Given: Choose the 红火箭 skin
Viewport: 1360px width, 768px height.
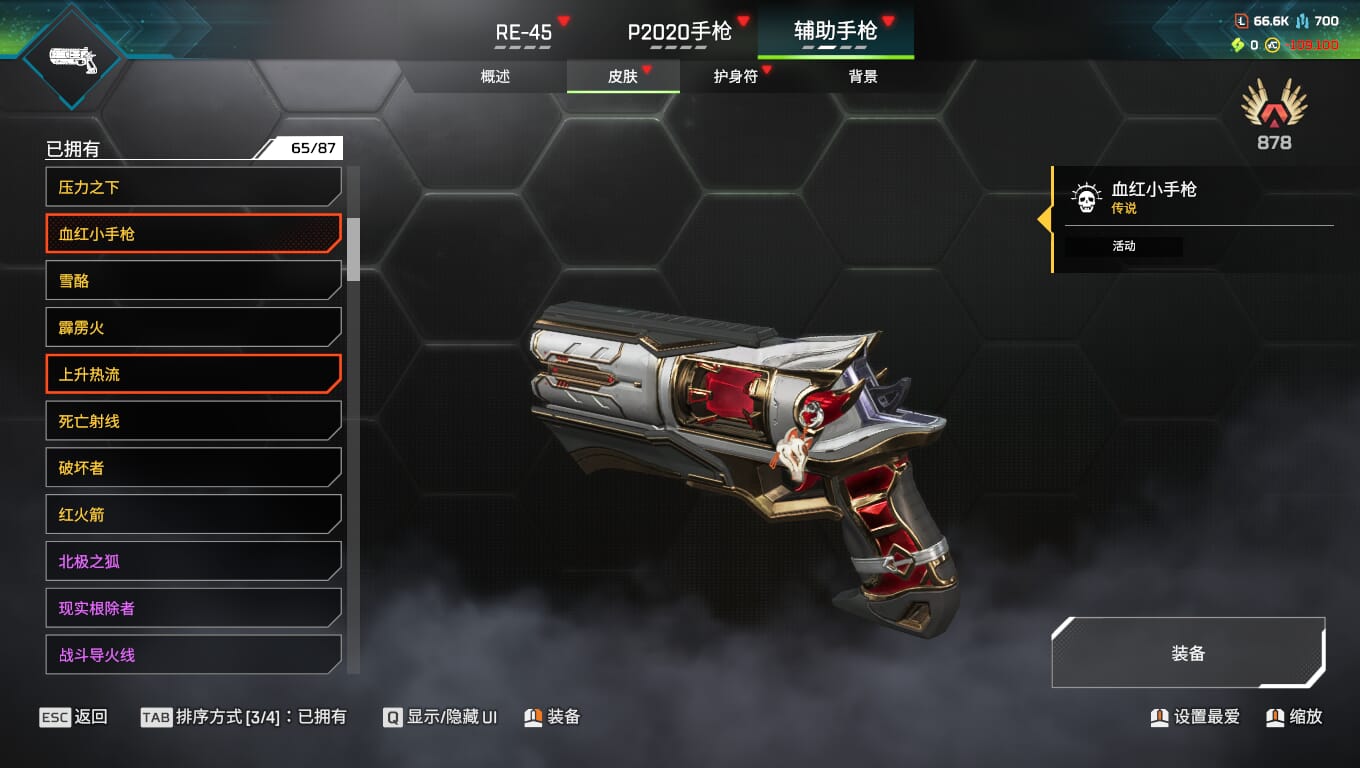Looking at the screenshot, I should pos(193,515).
